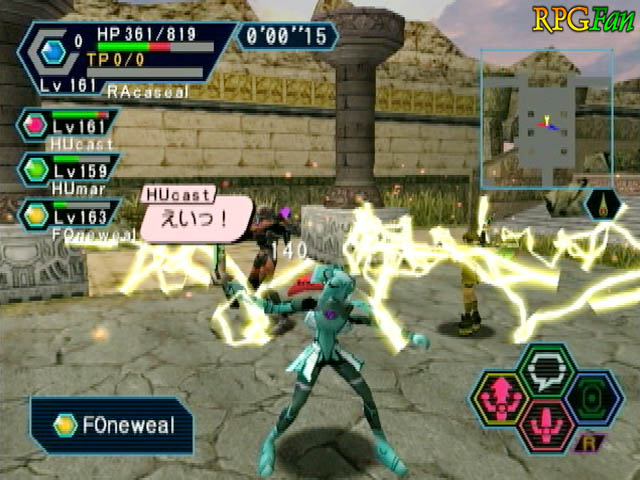Viewport: 640px width, 480px height.
Task: Use the yellow-bordered pink arrow action
Action: coord(498,397)
